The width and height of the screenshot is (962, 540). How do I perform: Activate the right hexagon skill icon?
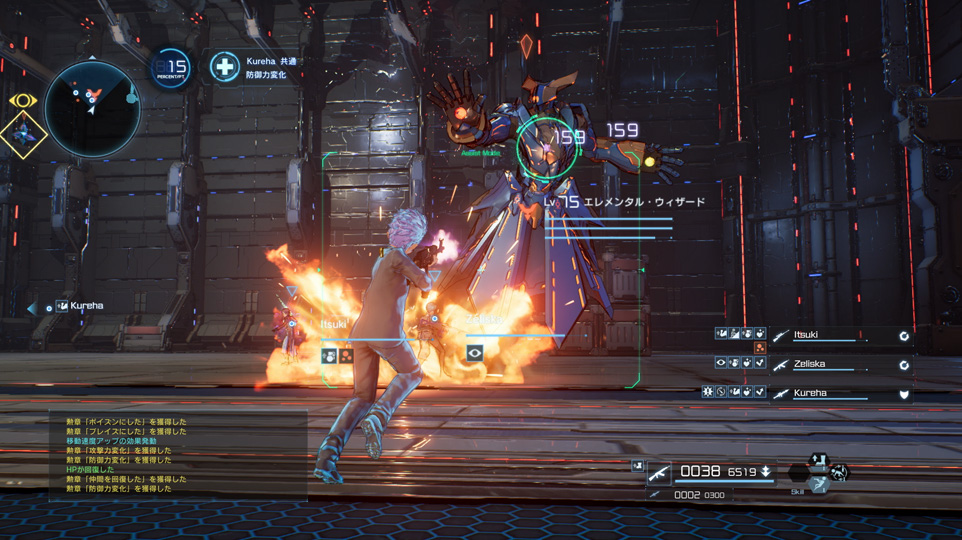(839, 472)
